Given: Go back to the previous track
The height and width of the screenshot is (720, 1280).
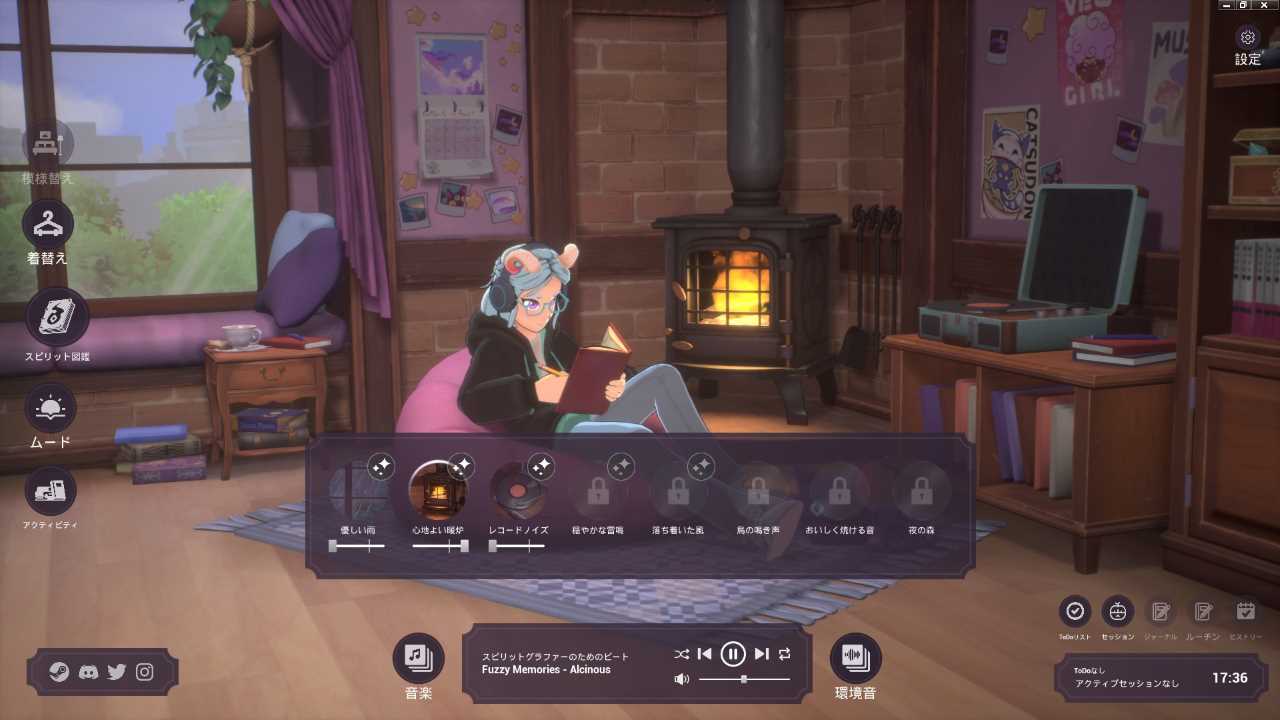Looking at the screenshot, I should tap(704, 654).
